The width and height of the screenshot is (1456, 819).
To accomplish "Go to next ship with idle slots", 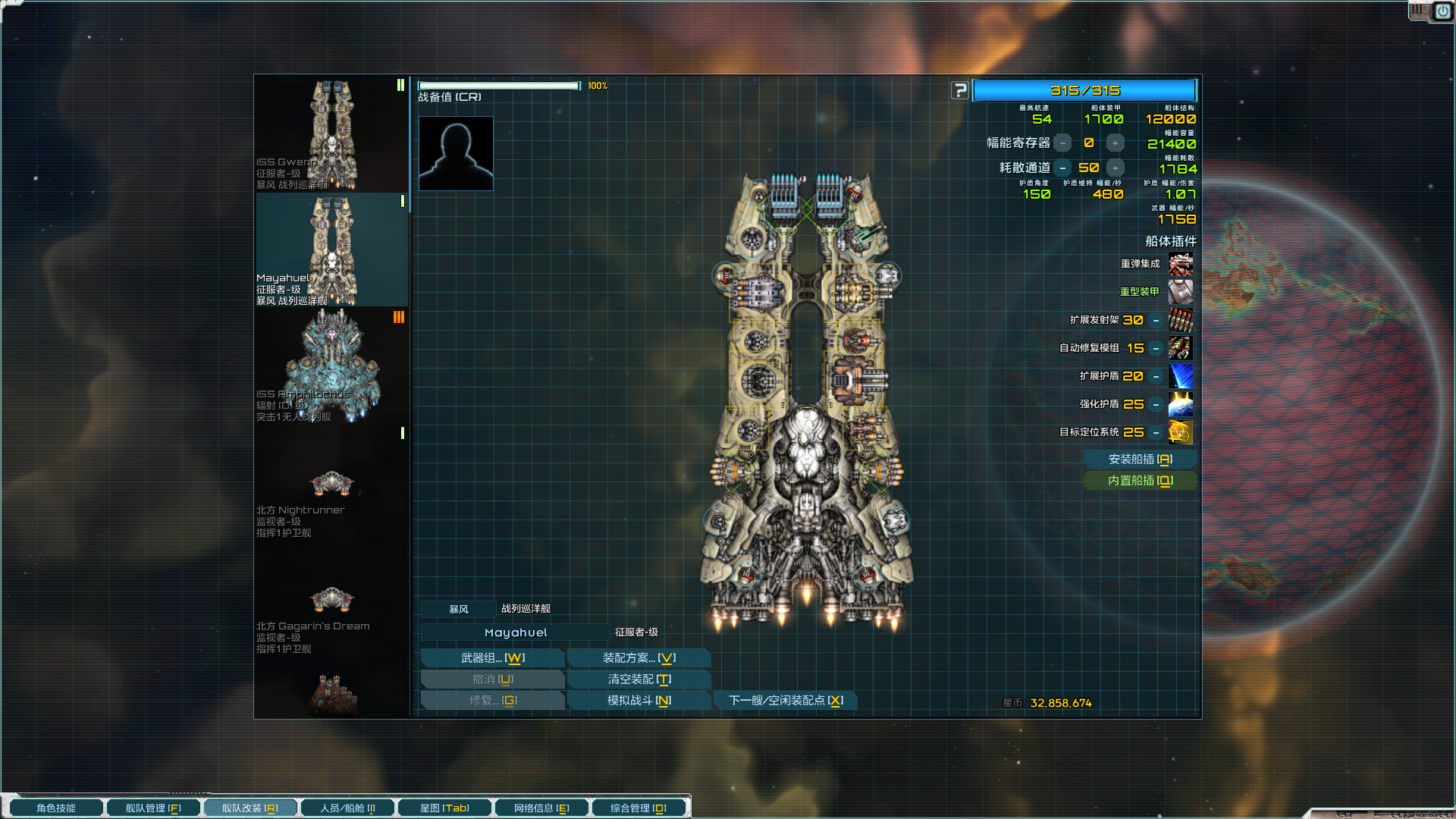I will coord(785,701).
